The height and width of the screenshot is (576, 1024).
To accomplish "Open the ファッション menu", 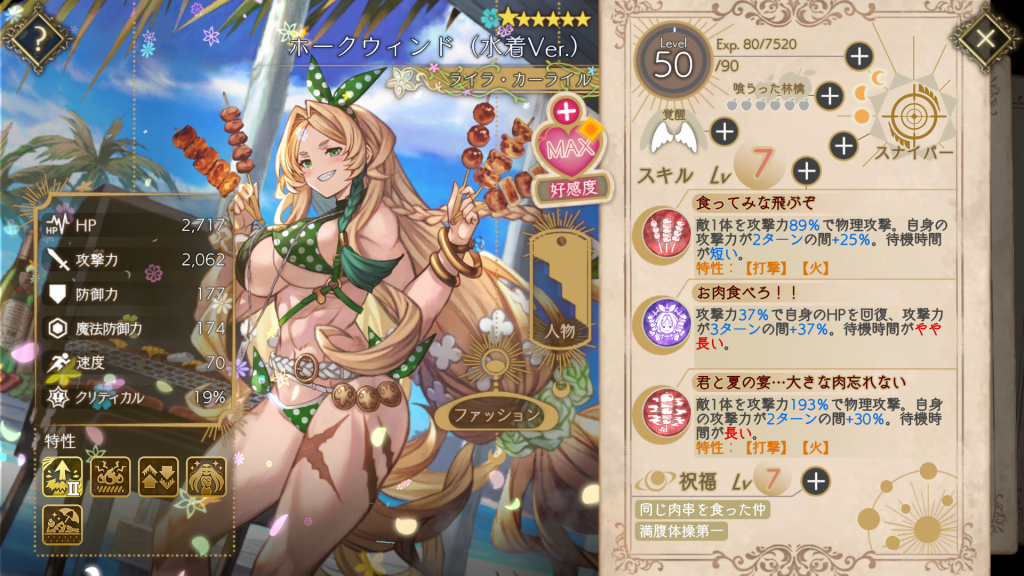I will pyautogui.click(x=490, y=414).
